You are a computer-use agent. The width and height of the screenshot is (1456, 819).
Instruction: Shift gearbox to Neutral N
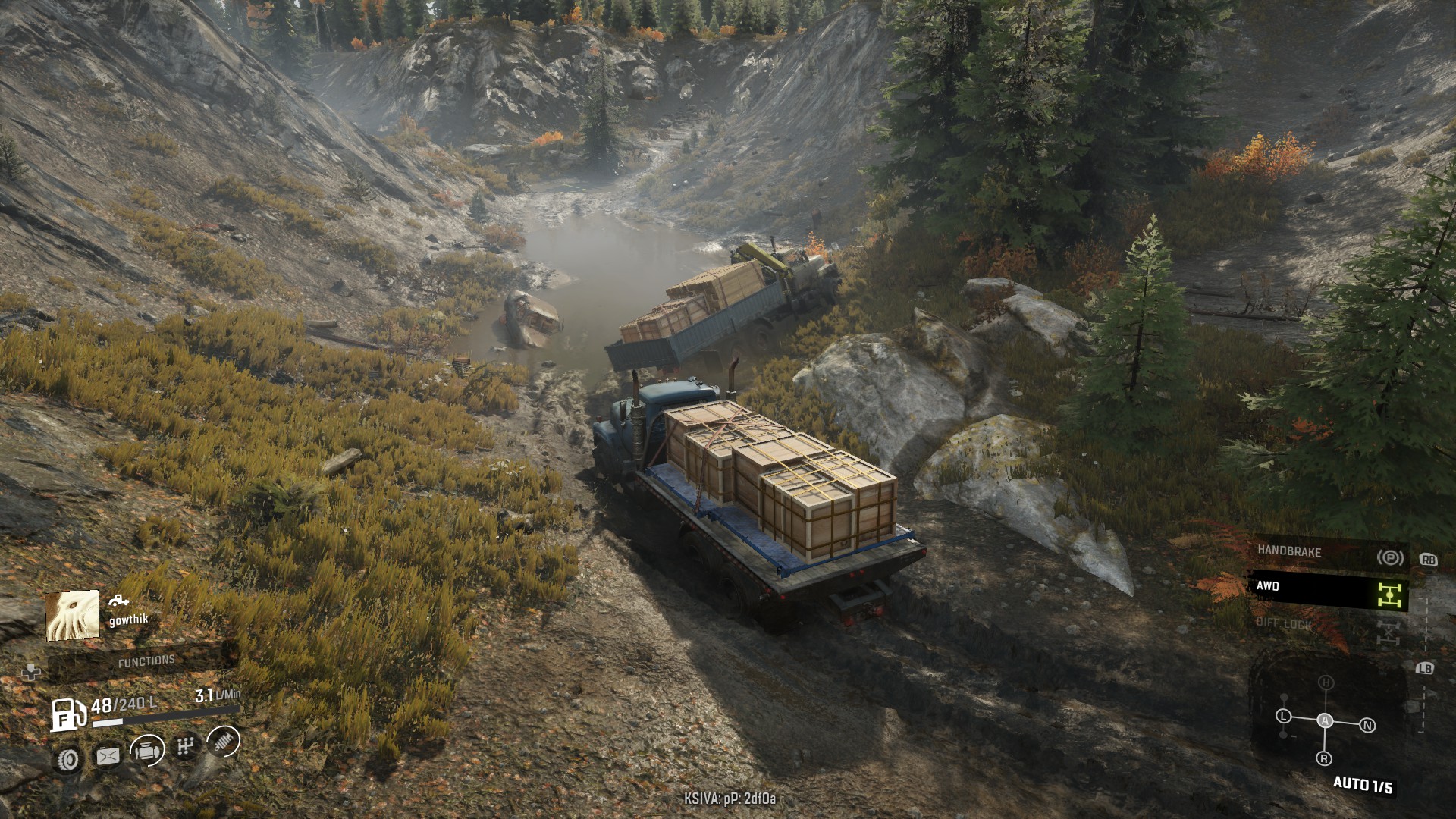1368,725
